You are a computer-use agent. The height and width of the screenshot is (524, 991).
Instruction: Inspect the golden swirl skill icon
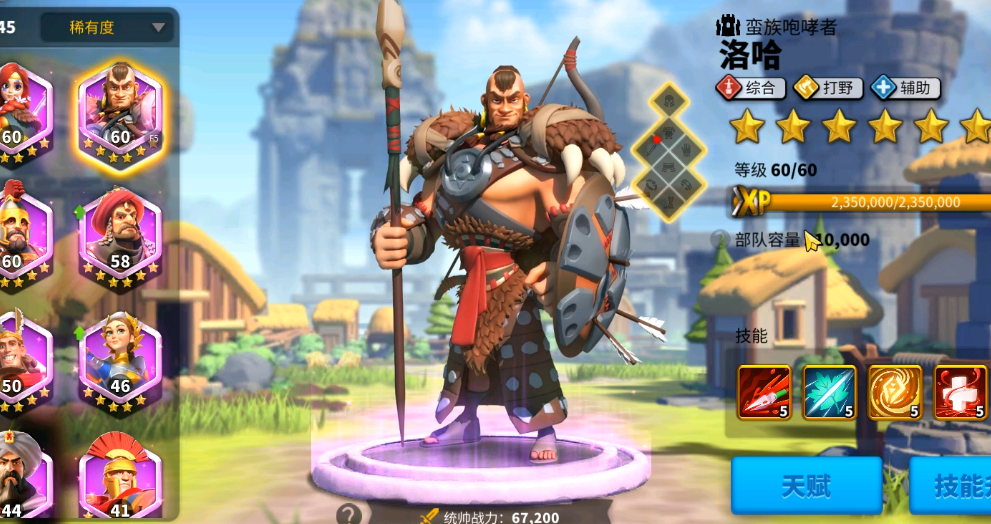tap(894, 391)
